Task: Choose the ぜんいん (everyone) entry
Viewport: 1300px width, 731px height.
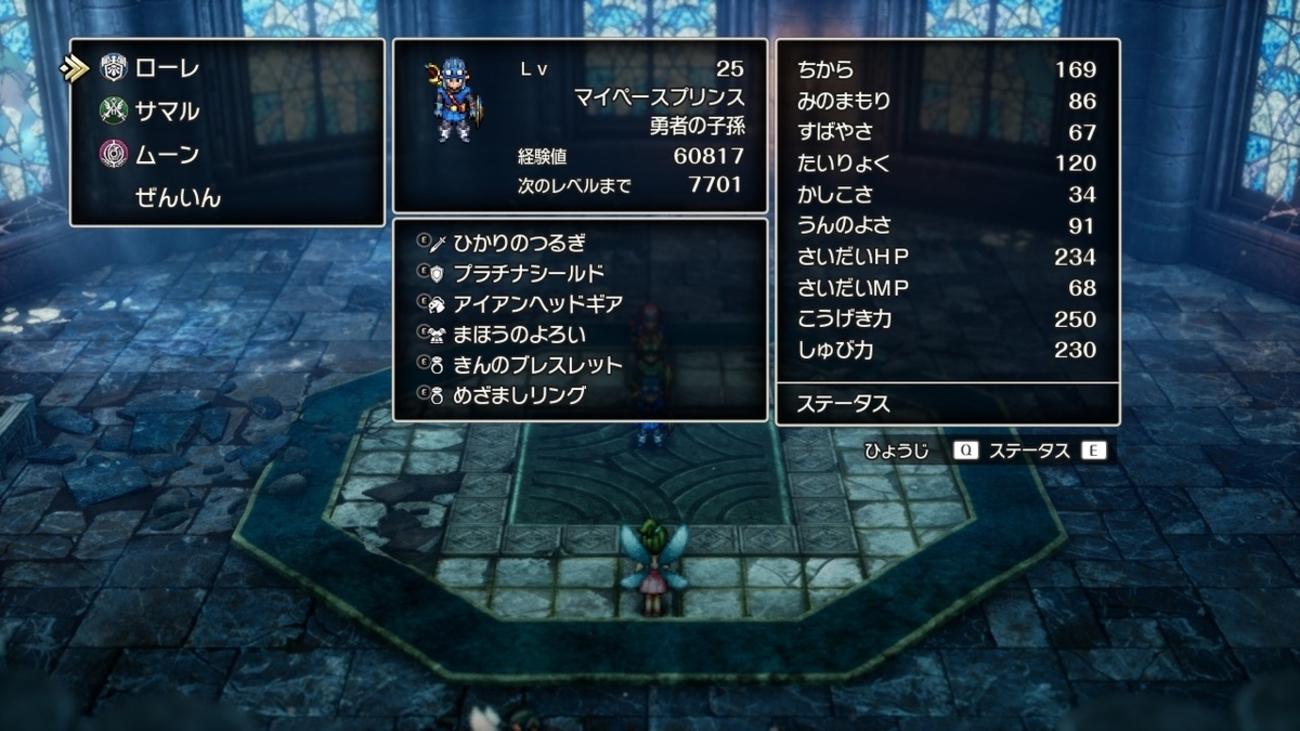Action: click(178, 198)
